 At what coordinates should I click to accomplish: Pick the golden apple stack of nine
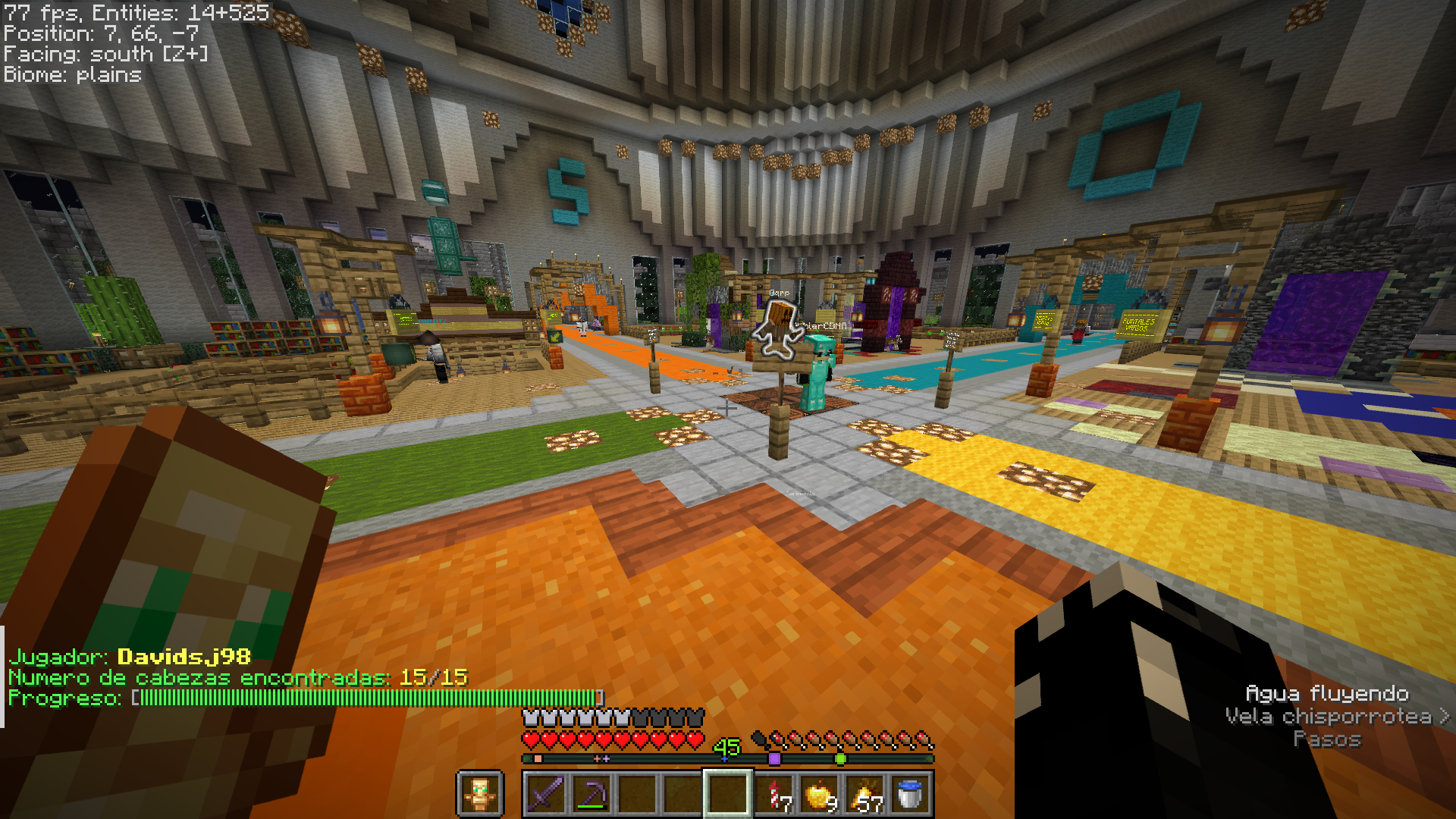coord(820,794)
